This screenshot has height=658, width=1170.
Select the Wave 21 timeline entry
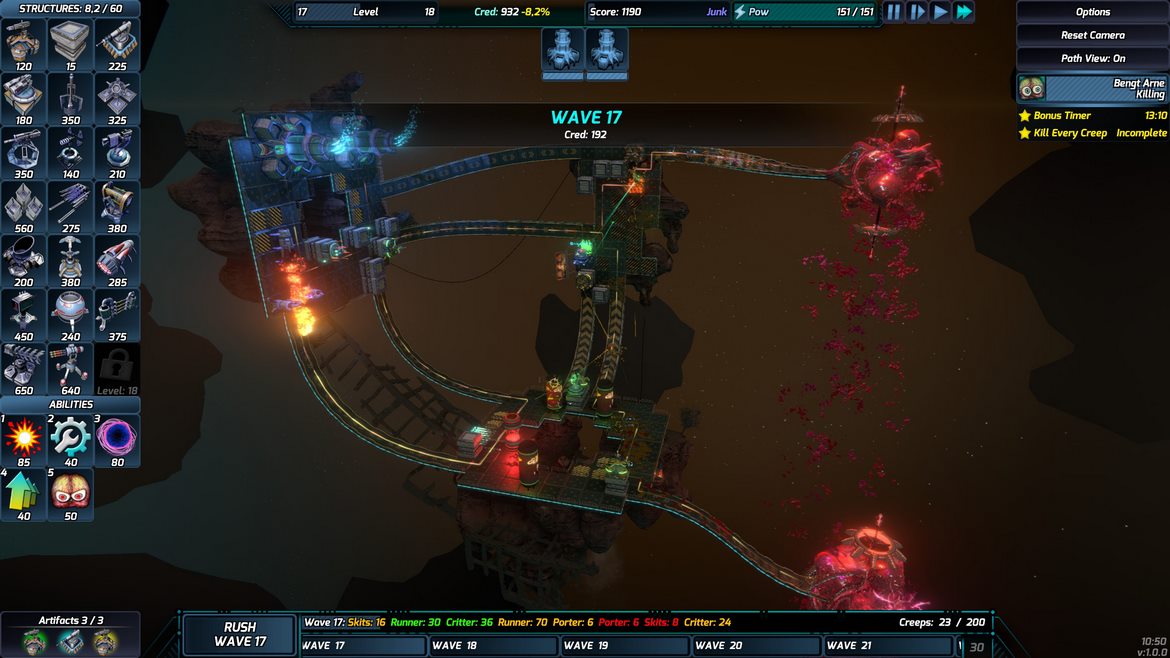pyautogui.click(x=887, y=646)
